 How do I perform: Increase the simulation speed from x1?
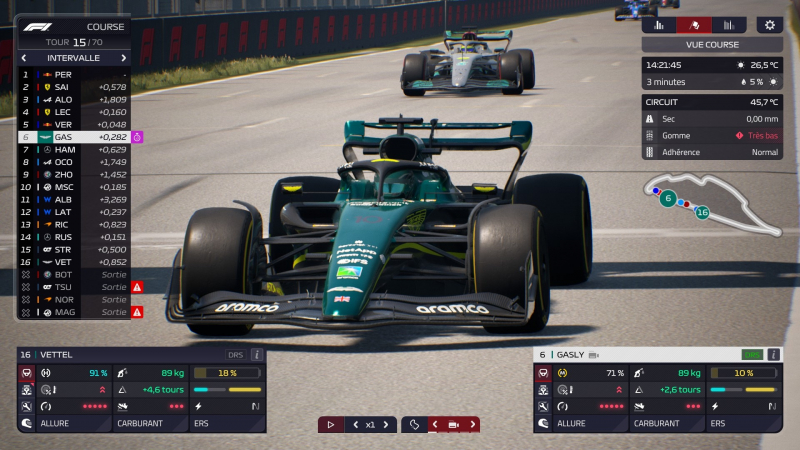tap(387, 424)
